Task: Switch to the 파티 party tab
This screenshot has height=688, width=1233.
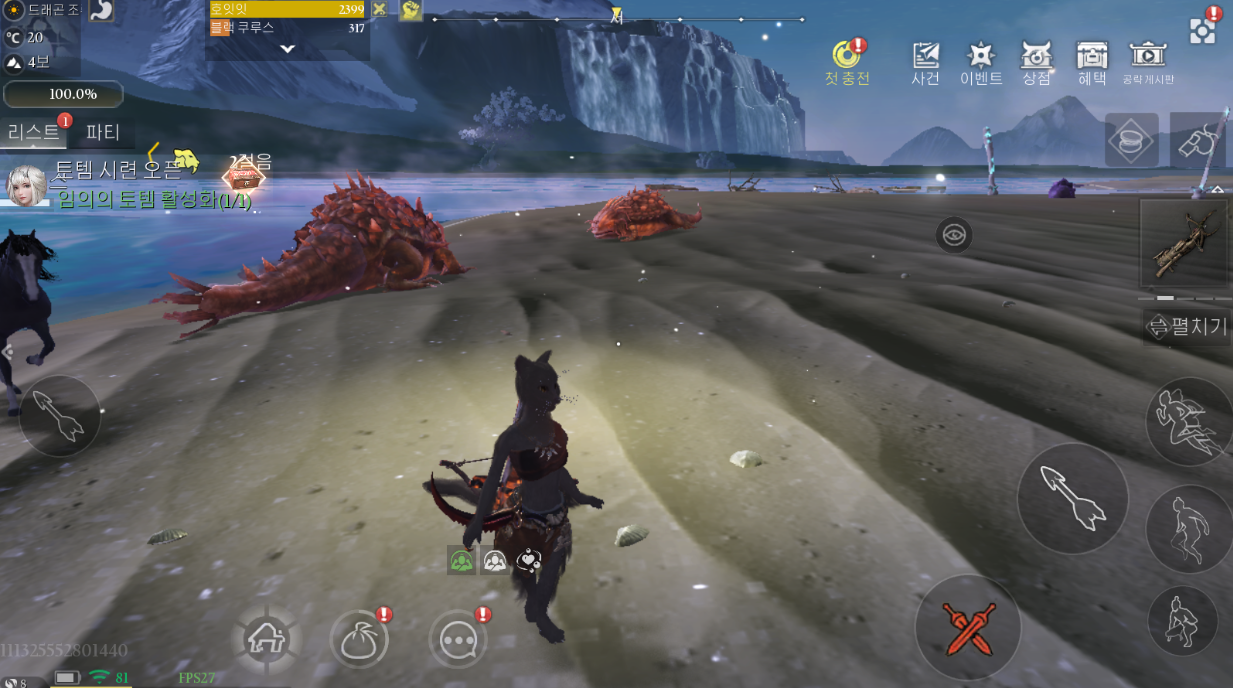Action: pyautogui.click(x=103, y=132)
